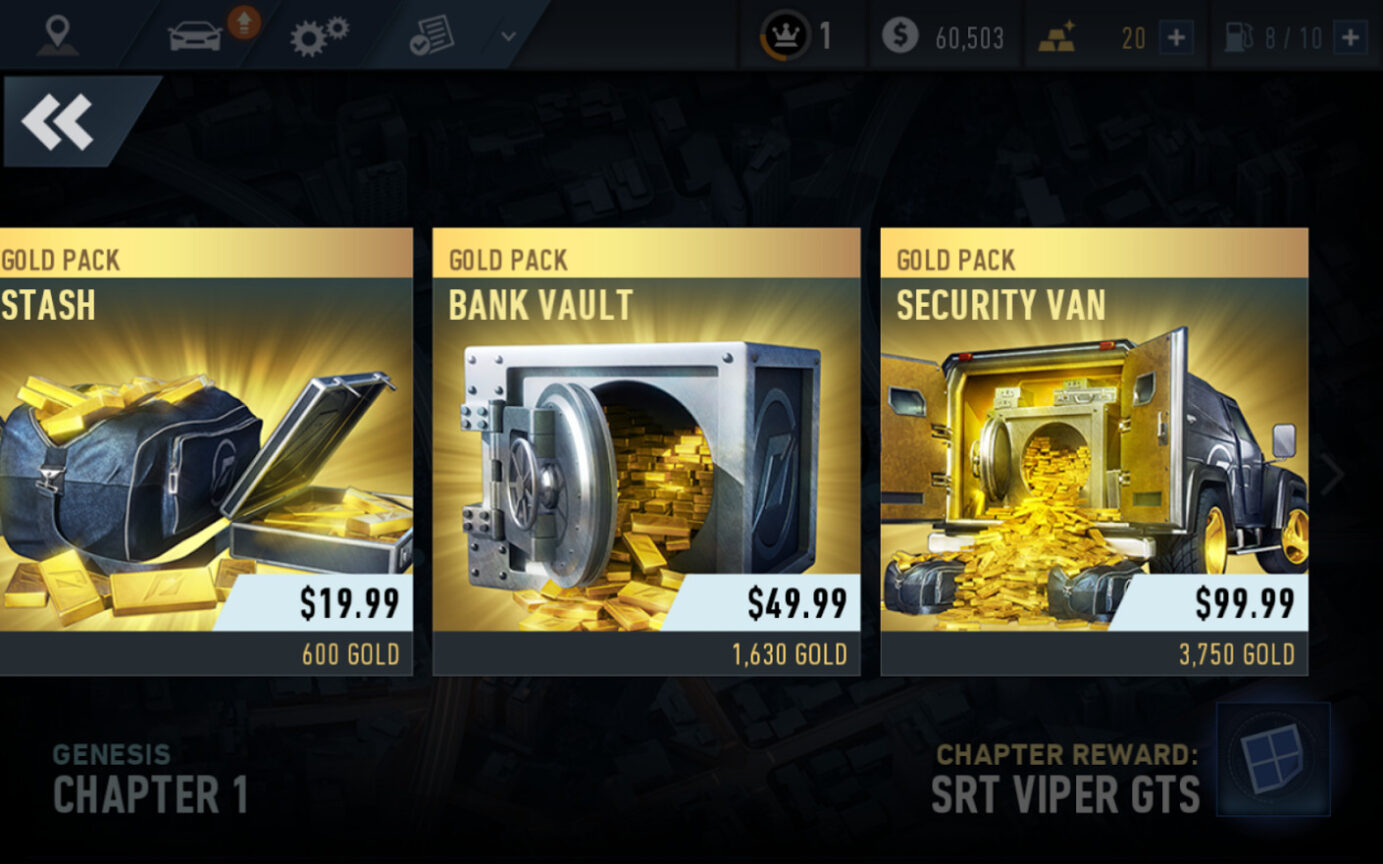Select the Security Van gold pack

point(1094,450)
